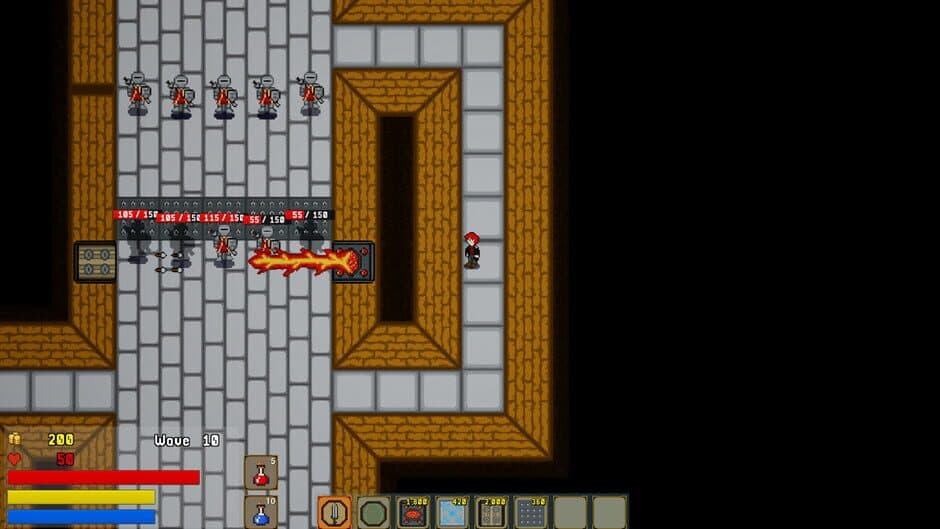Select the sword weapon slot
The image size is (940, 529).
(x=334, y=512)
